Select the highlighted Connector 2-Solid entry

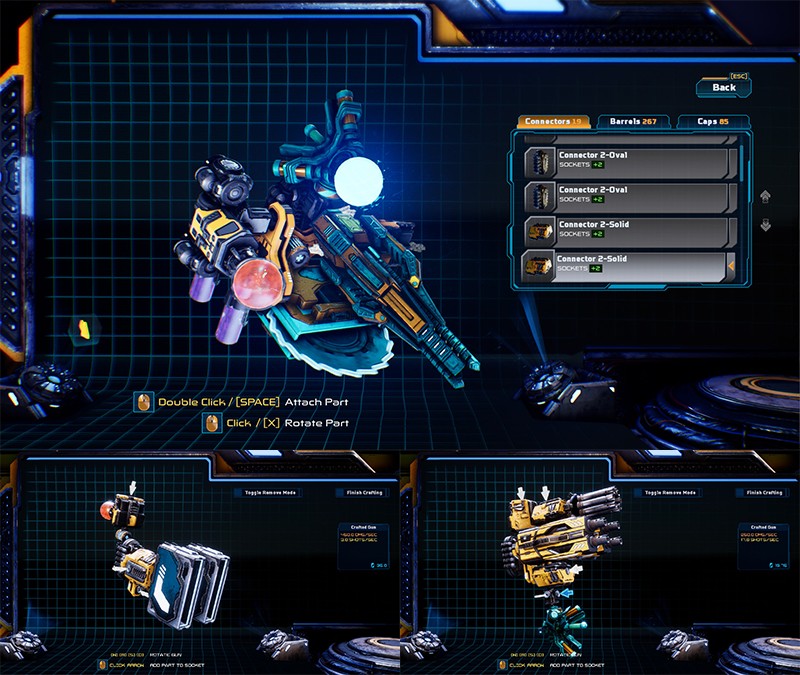[x=626, y=265]
